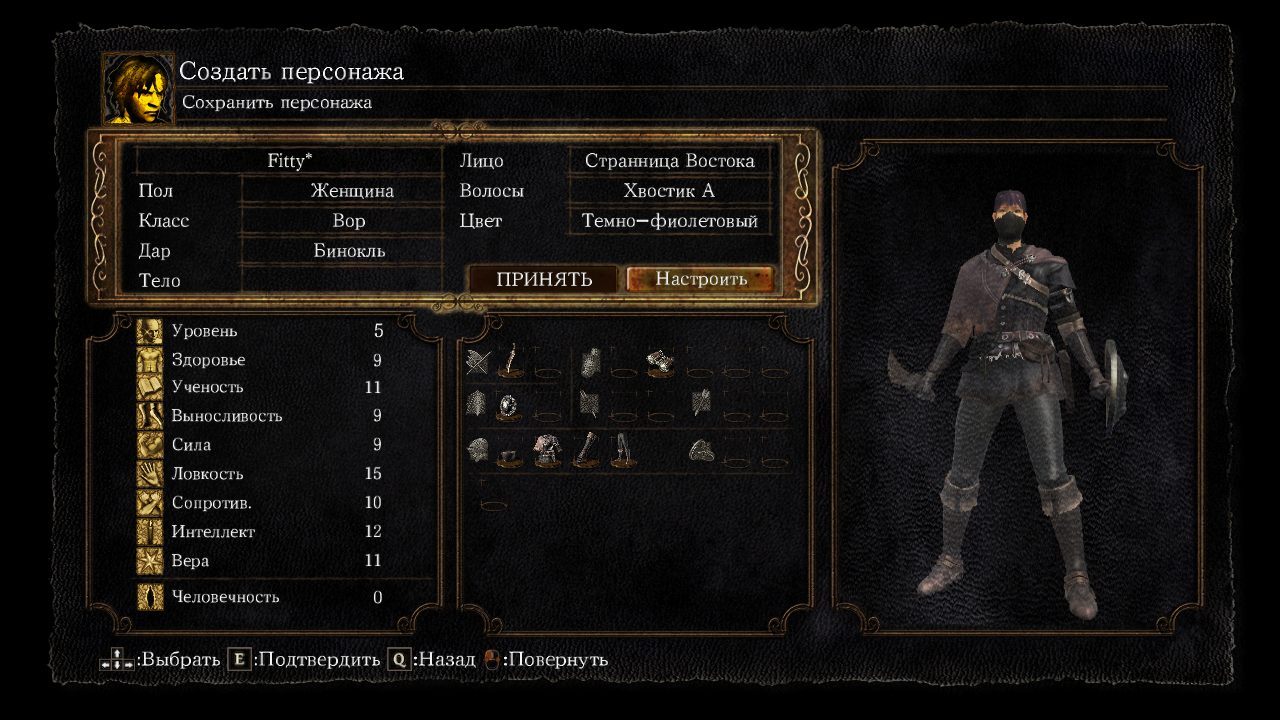Screen dimensions: 1280x720
Task: Click the Создать персонажа heading
Action: point(291,71)
